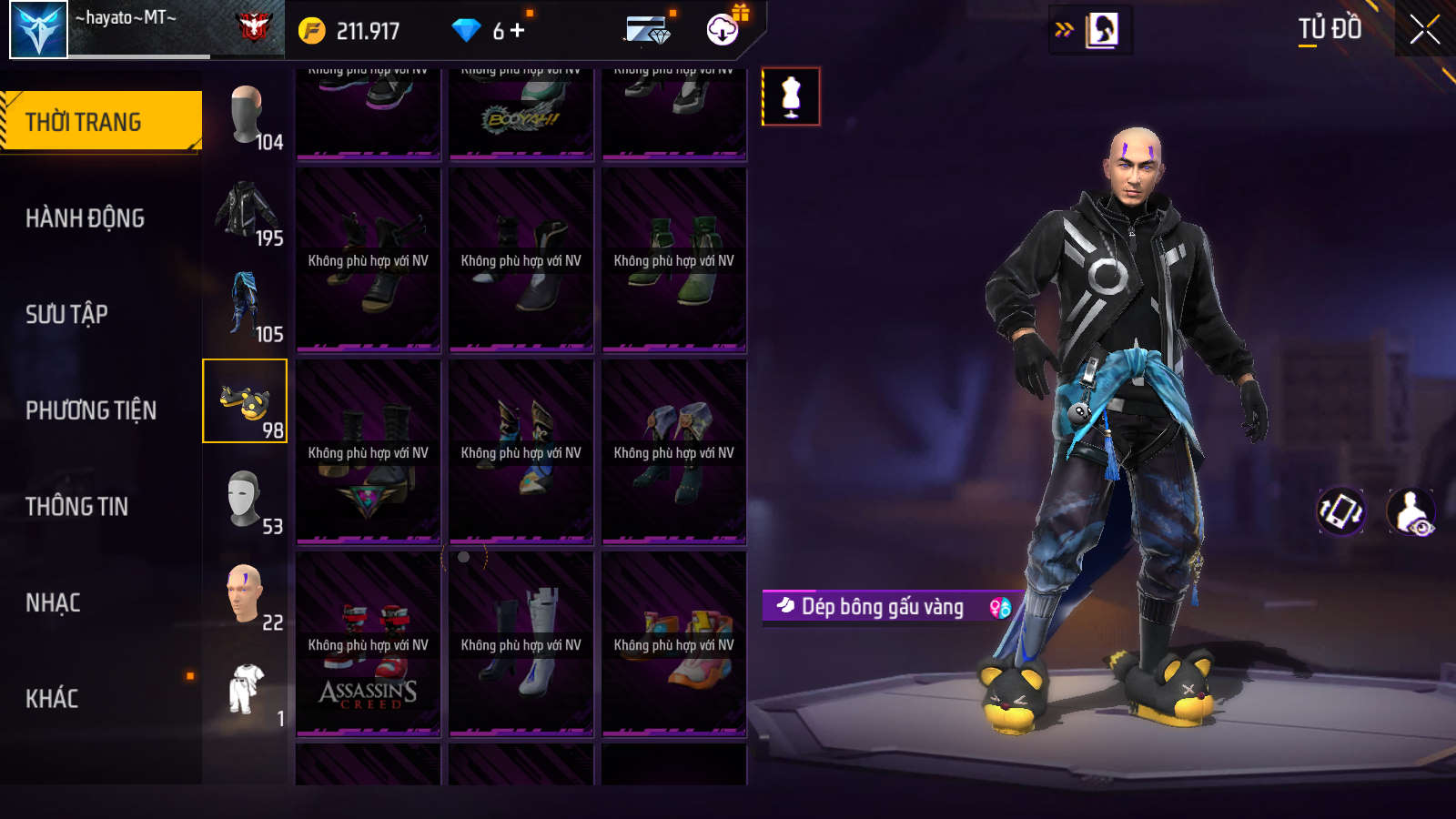Rotate the view with the phone-rotate icon
The height and width of the screenshot is (819, 1456).
[1341, 511]
